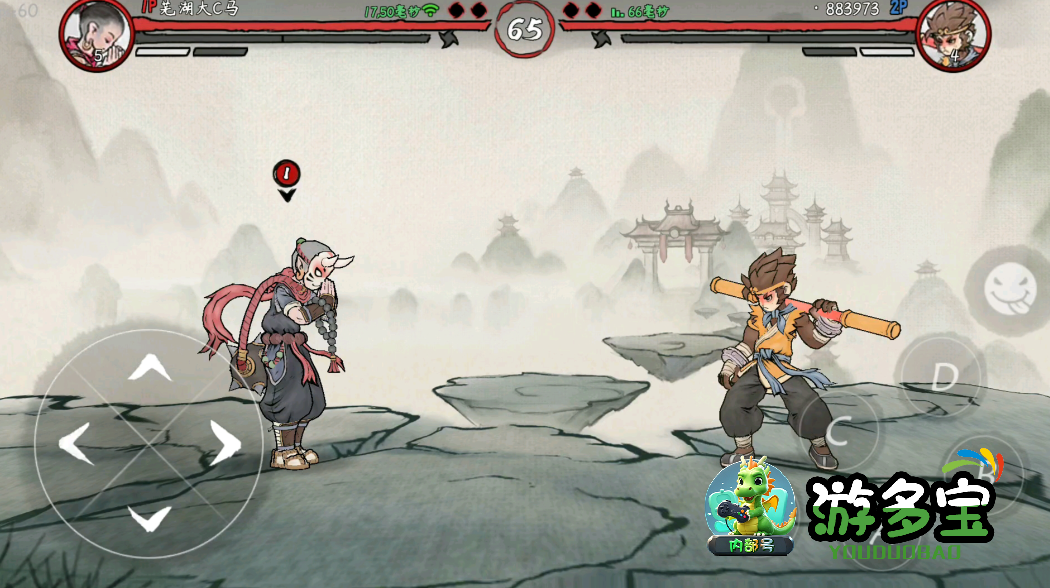
Task: Hit the C attack button
Action: (x=838, y=430)
